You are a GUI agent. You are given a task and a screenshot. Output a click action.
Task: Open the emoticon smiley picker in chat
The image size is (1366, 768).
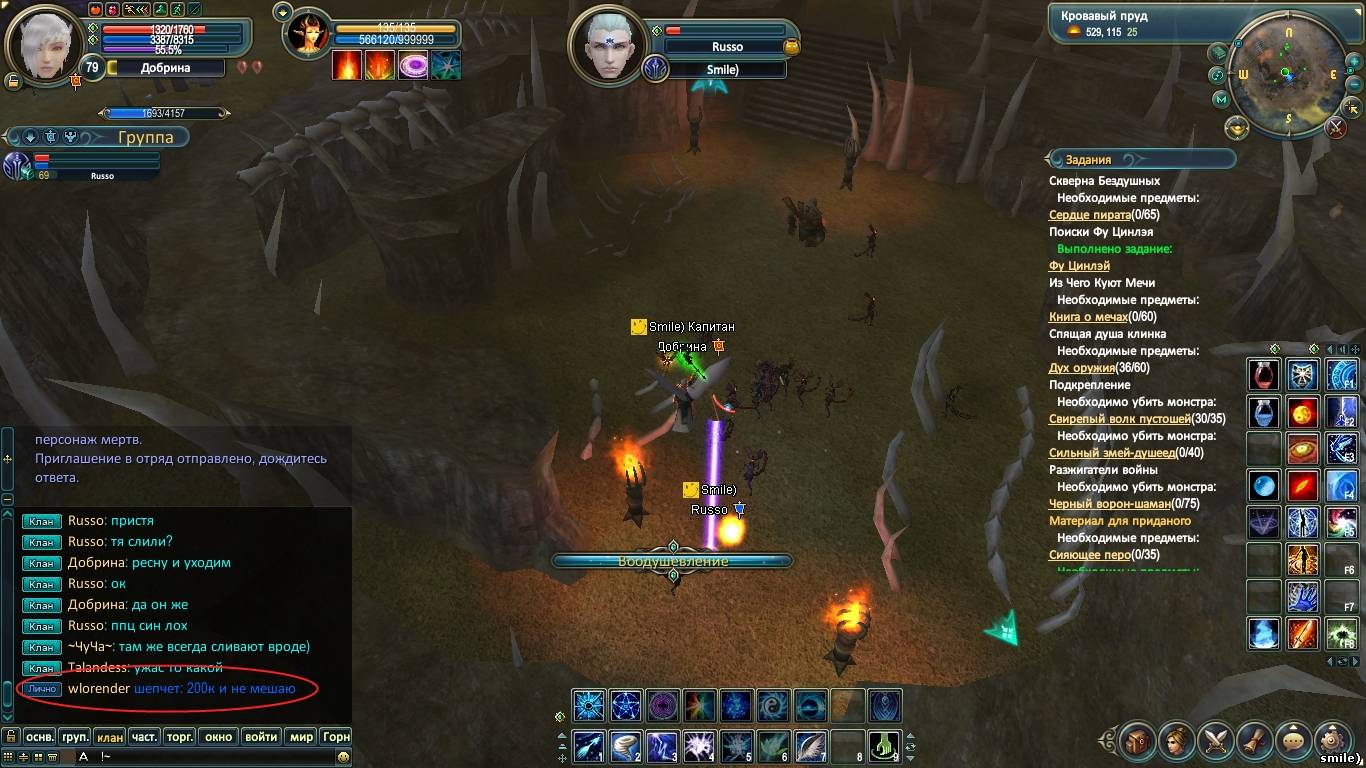coord(343,757)
